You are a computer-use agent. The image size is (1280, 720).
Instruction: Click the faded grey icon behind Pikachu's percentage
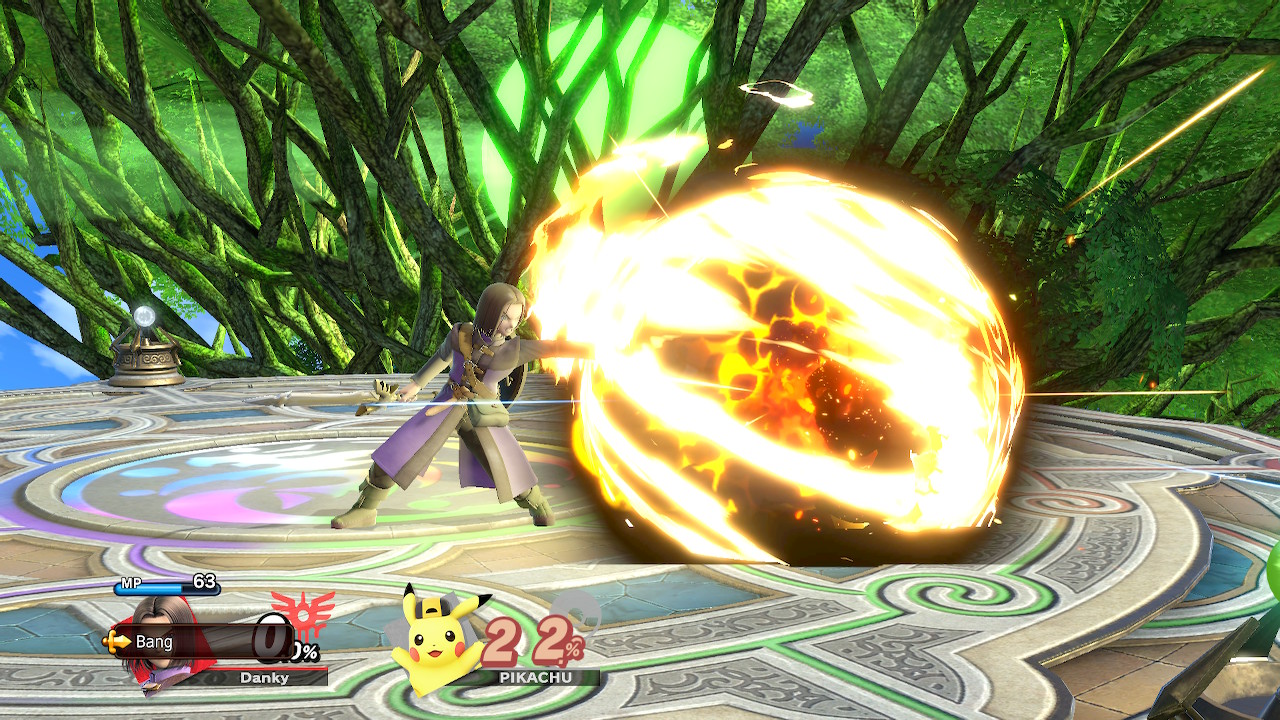[x=578, y=613]
